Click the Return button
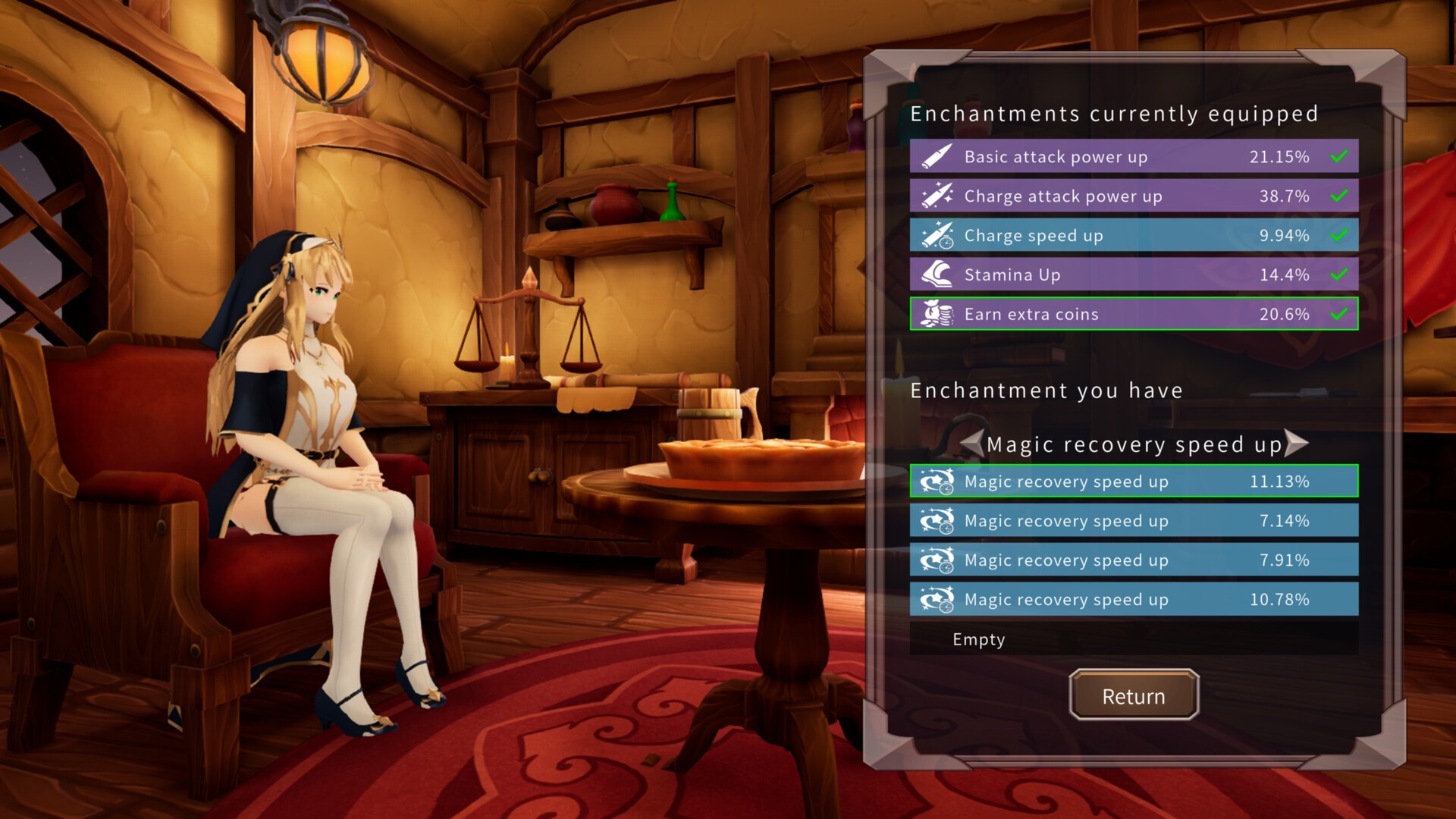The height and width of the screenshot is (819, 1456). [x=1133, y=695]
